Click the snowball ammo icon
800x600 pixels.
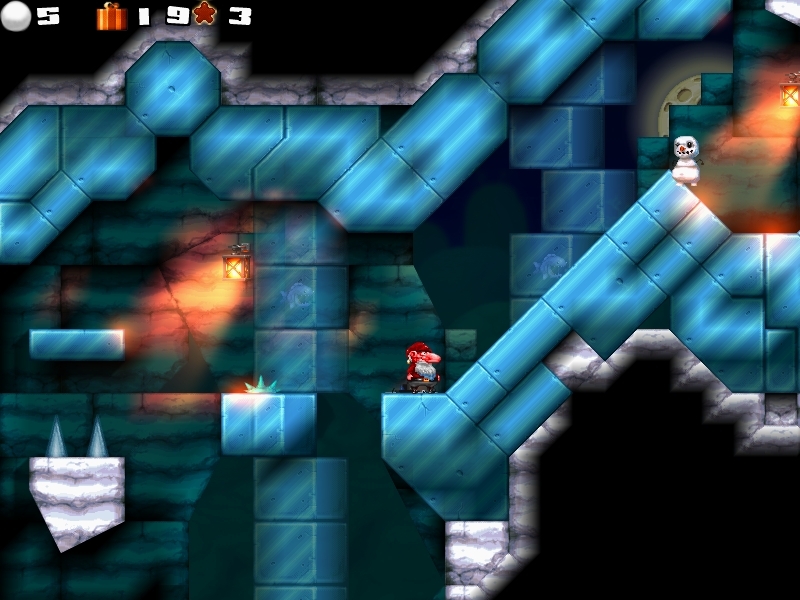point(18,16)
